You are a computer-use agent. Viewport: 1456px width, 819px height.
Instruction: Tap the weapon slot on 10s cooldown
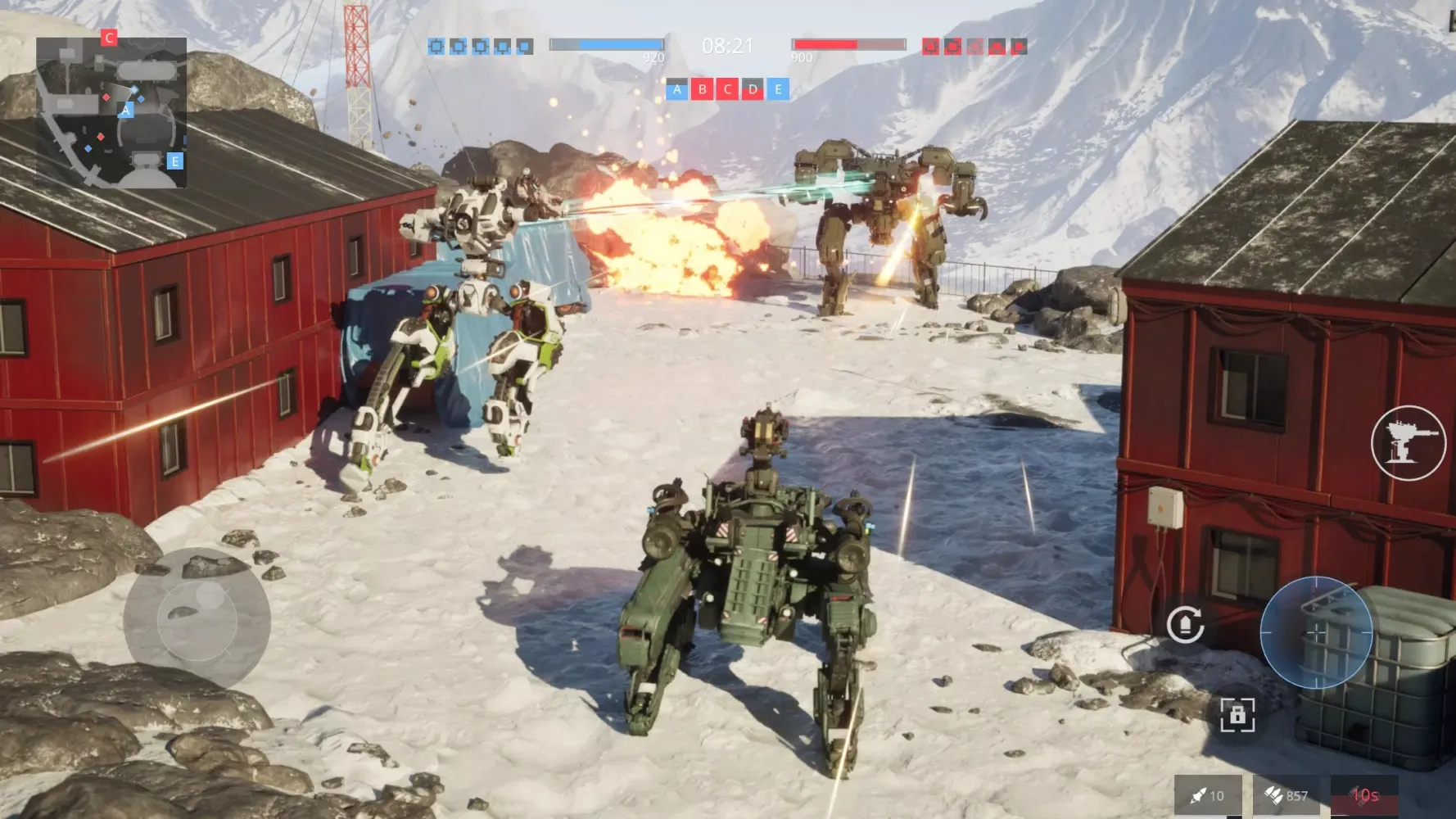(1364, 795)
